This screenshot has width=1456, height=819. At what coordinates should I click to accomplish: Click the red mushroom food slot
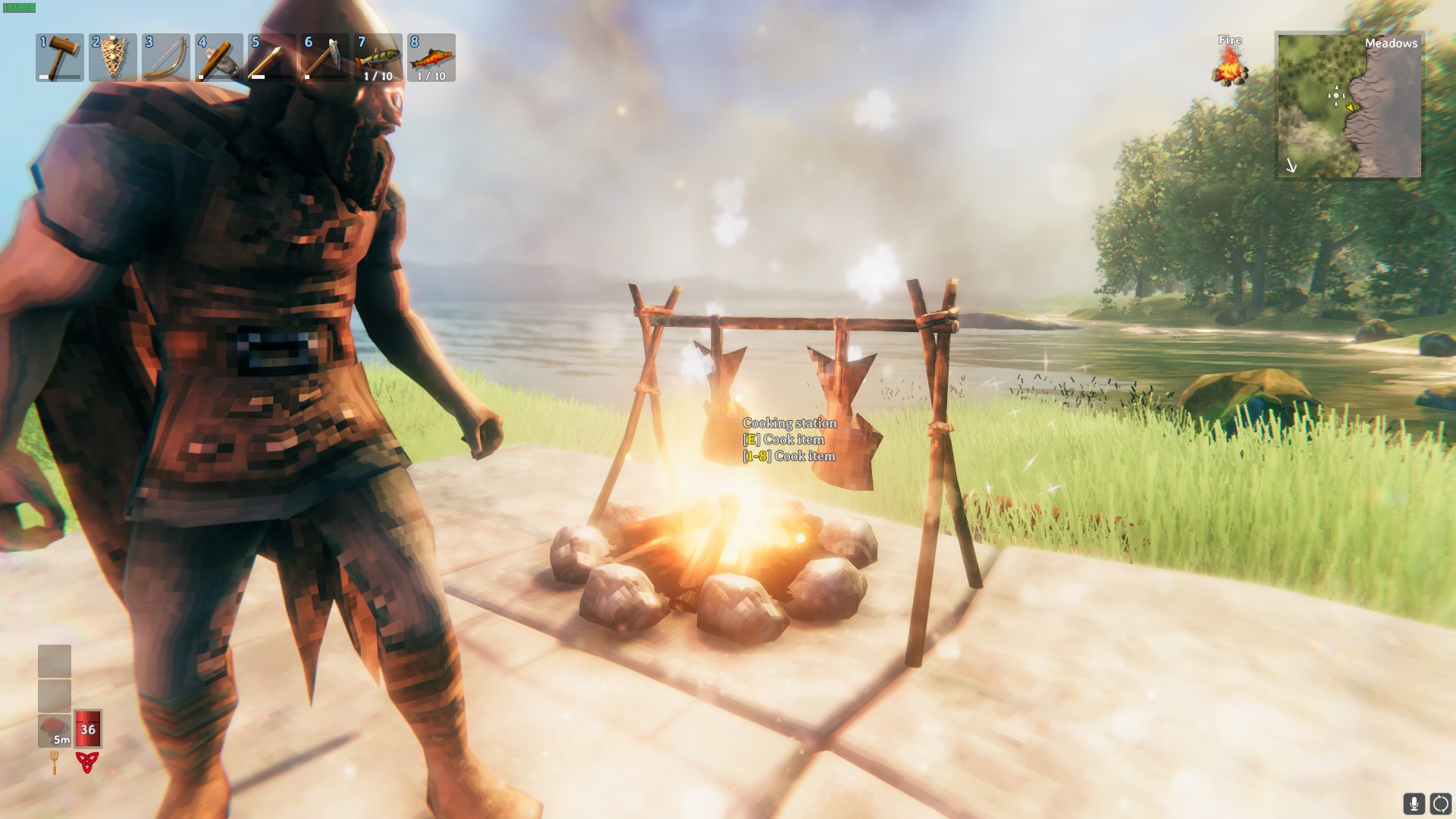click(55, 730)
